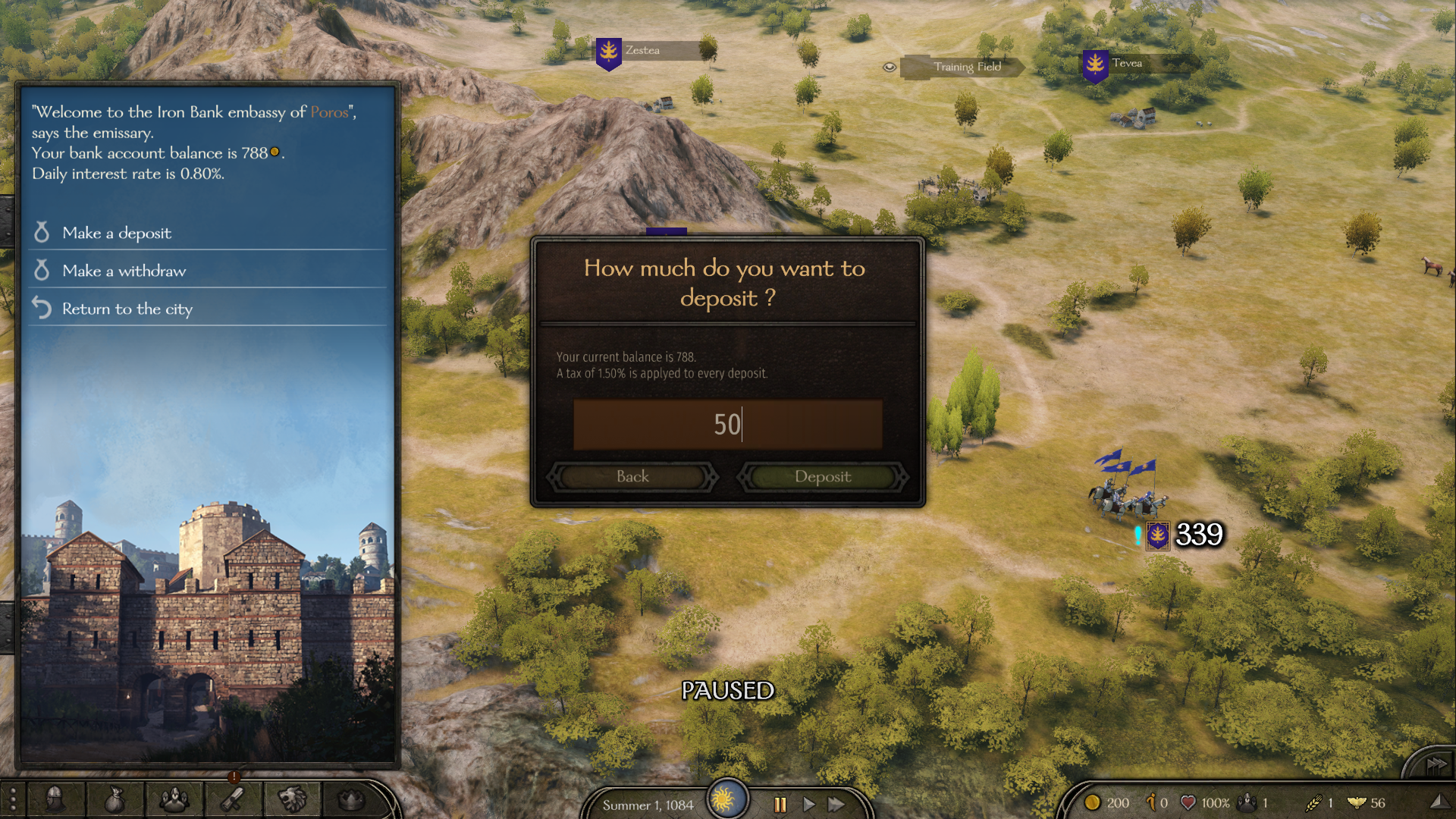This screenshot has height=819, width=1456.
Task: Go Back from the deposit dialog
Action: (632, 477)
